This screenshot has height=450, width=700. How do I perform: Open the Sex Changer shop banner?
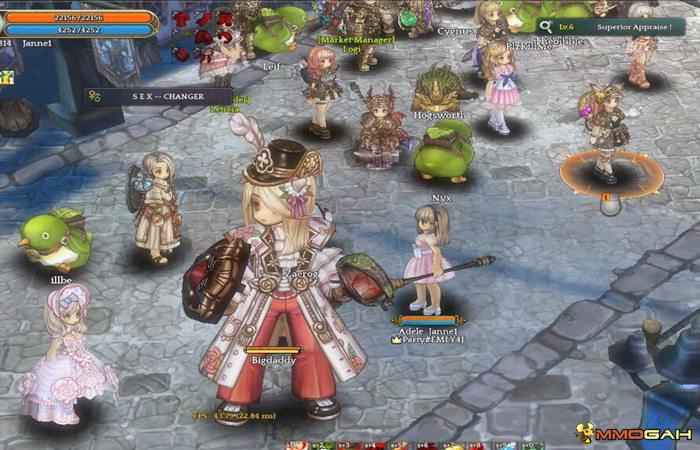158,96
